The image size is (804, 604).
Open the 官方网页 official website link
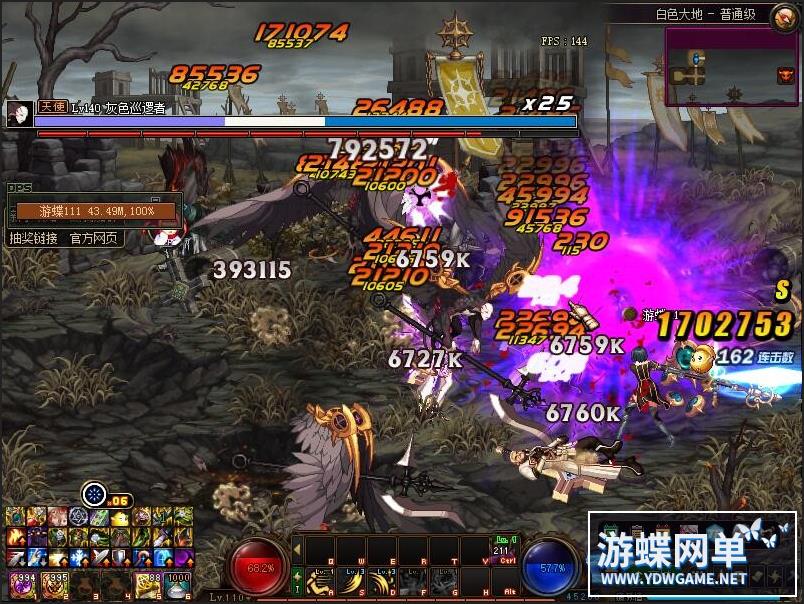tap(94, 238)
